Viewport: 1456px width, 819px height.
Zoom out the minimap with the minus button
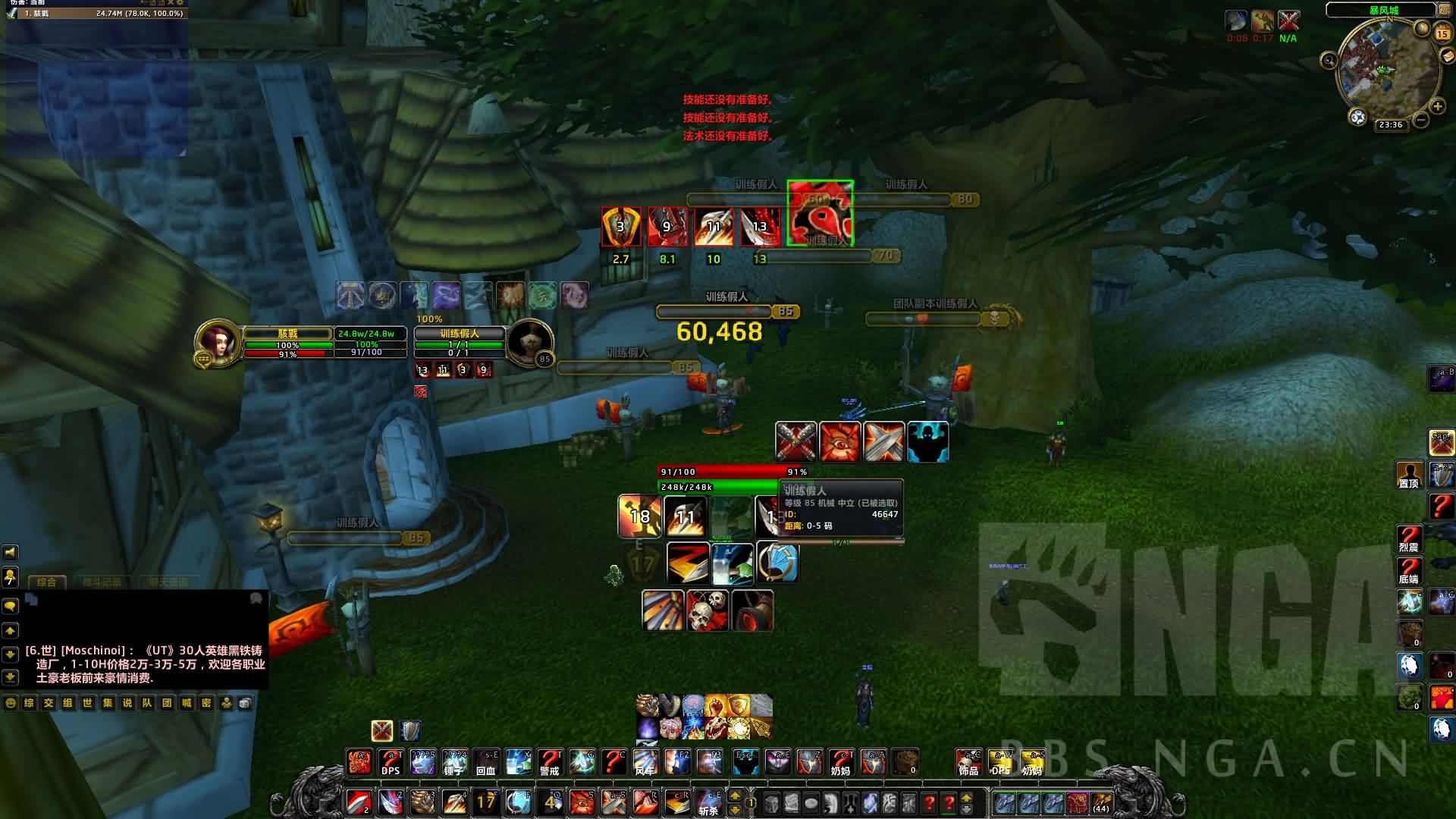click(1421, 119)
